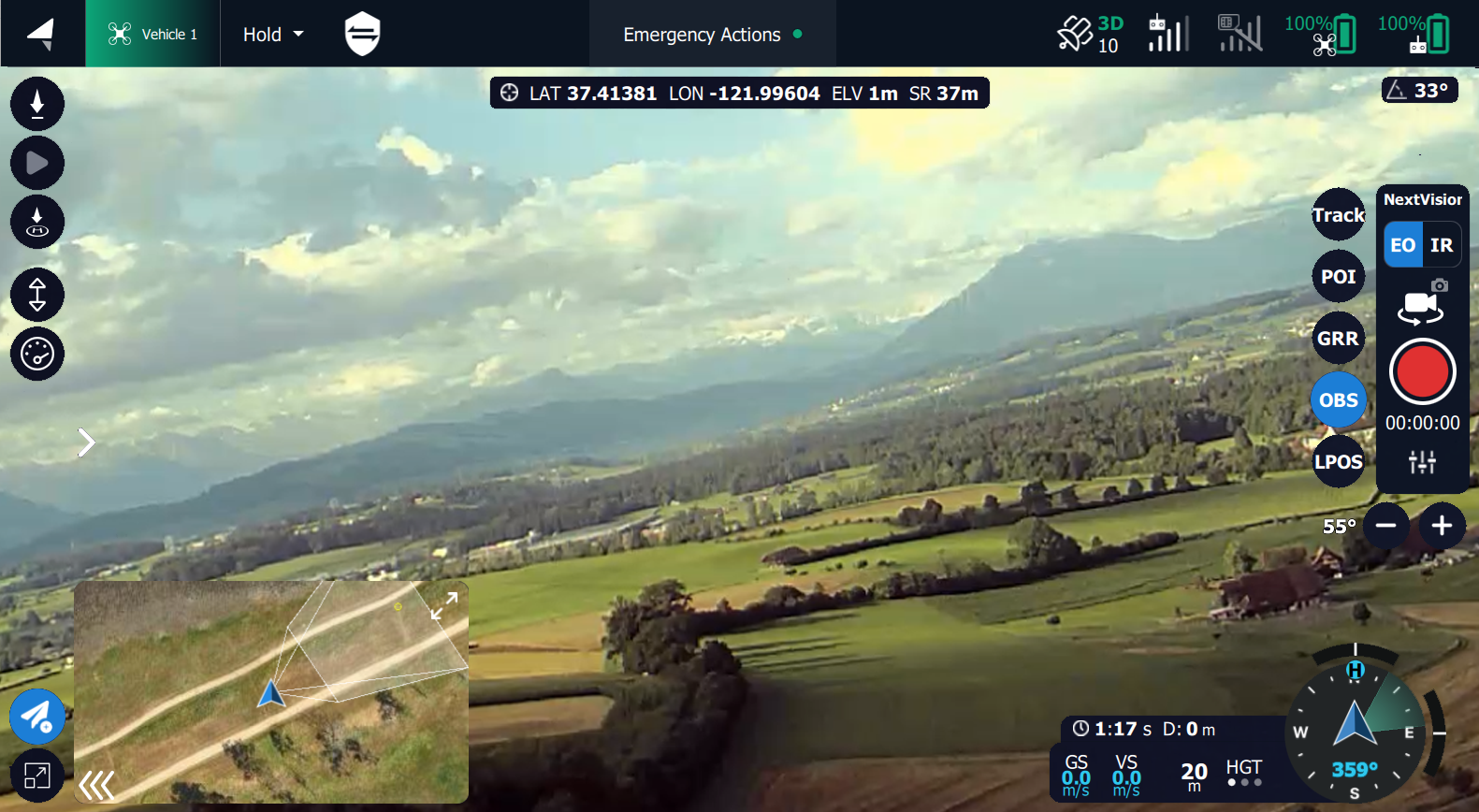
Task: Click the takeoff arrow button
Action: pos(37,104)
